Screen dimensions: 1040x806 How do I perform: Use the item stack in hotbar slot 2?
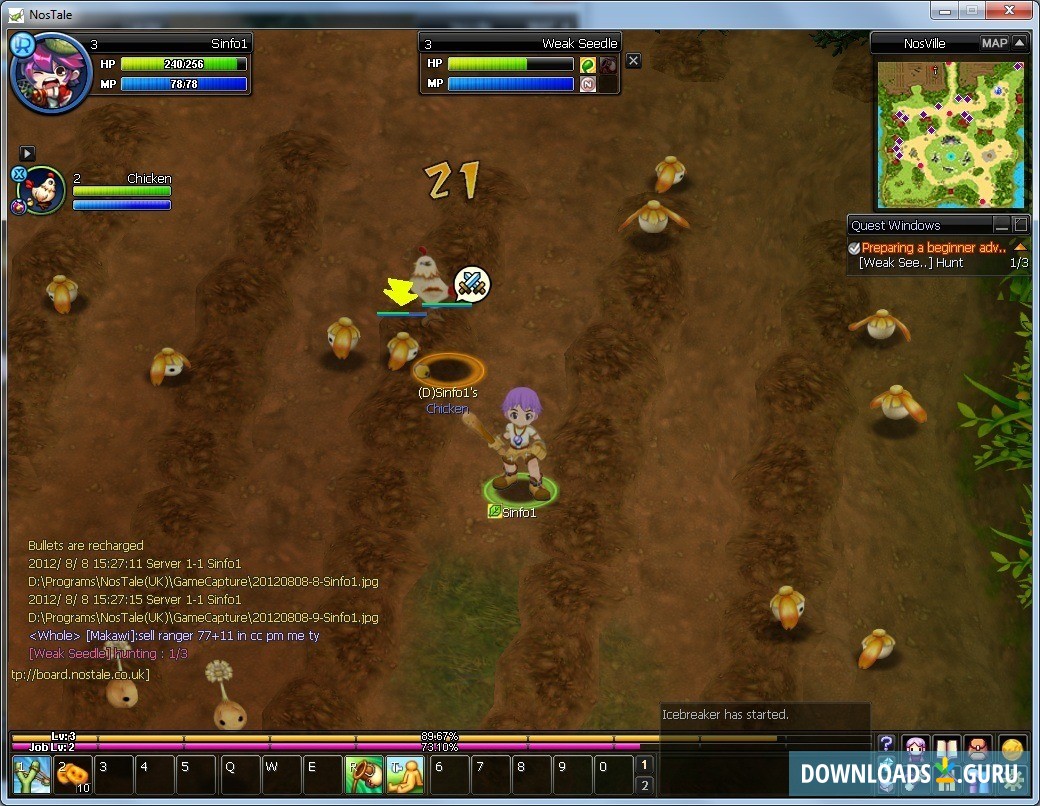[x=73, y=775]
